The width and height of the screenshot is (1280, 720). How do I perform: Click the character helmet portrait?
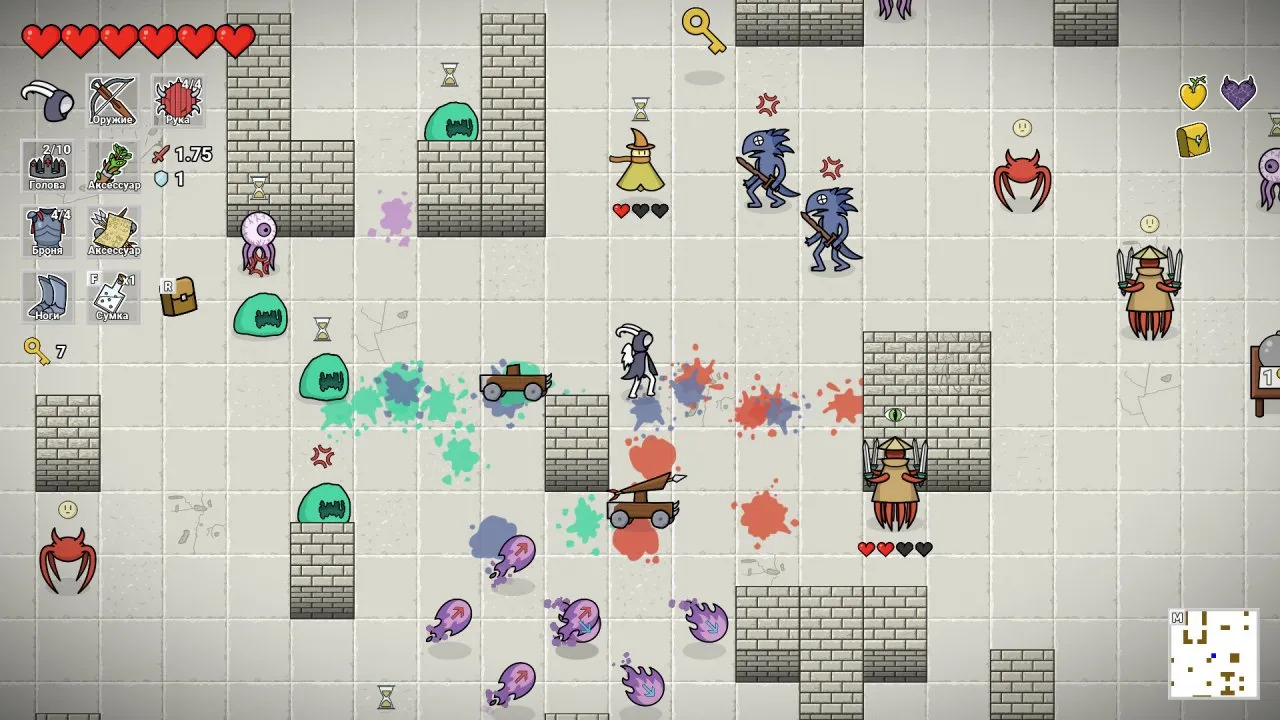pyautogui.click(x=47, y=100)
